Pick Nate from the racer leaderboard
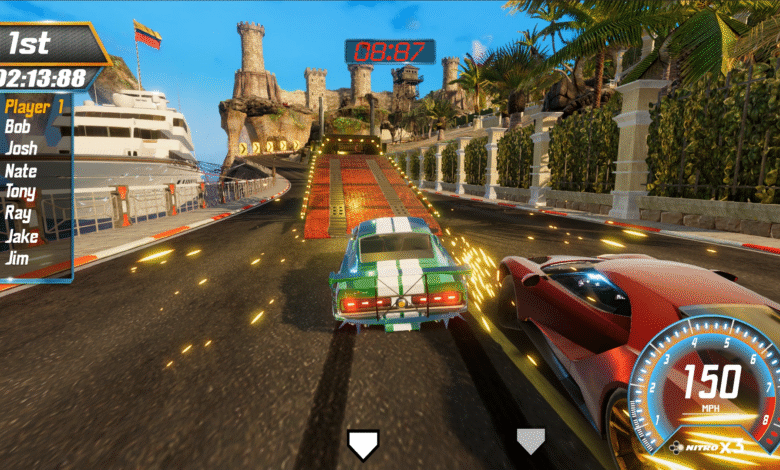 click(21, 170)
